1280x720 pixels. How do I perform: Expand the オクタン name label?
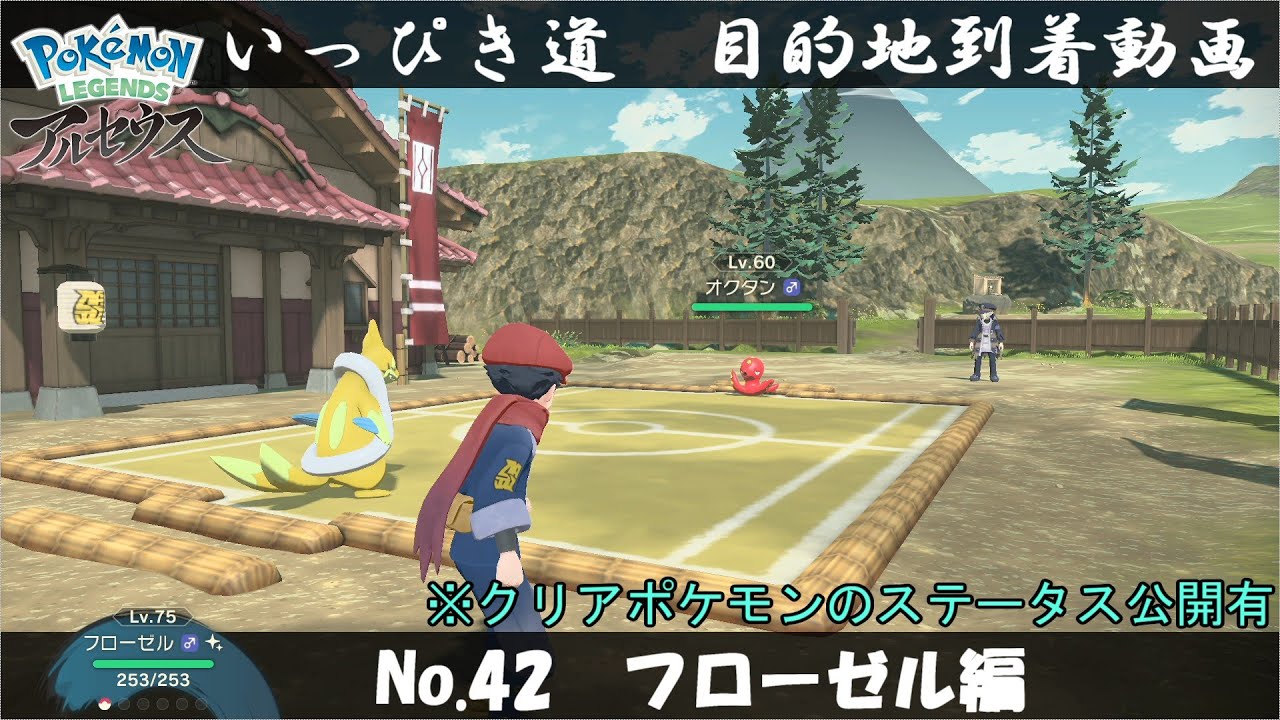pyautogui.click(x=741, y=287)
